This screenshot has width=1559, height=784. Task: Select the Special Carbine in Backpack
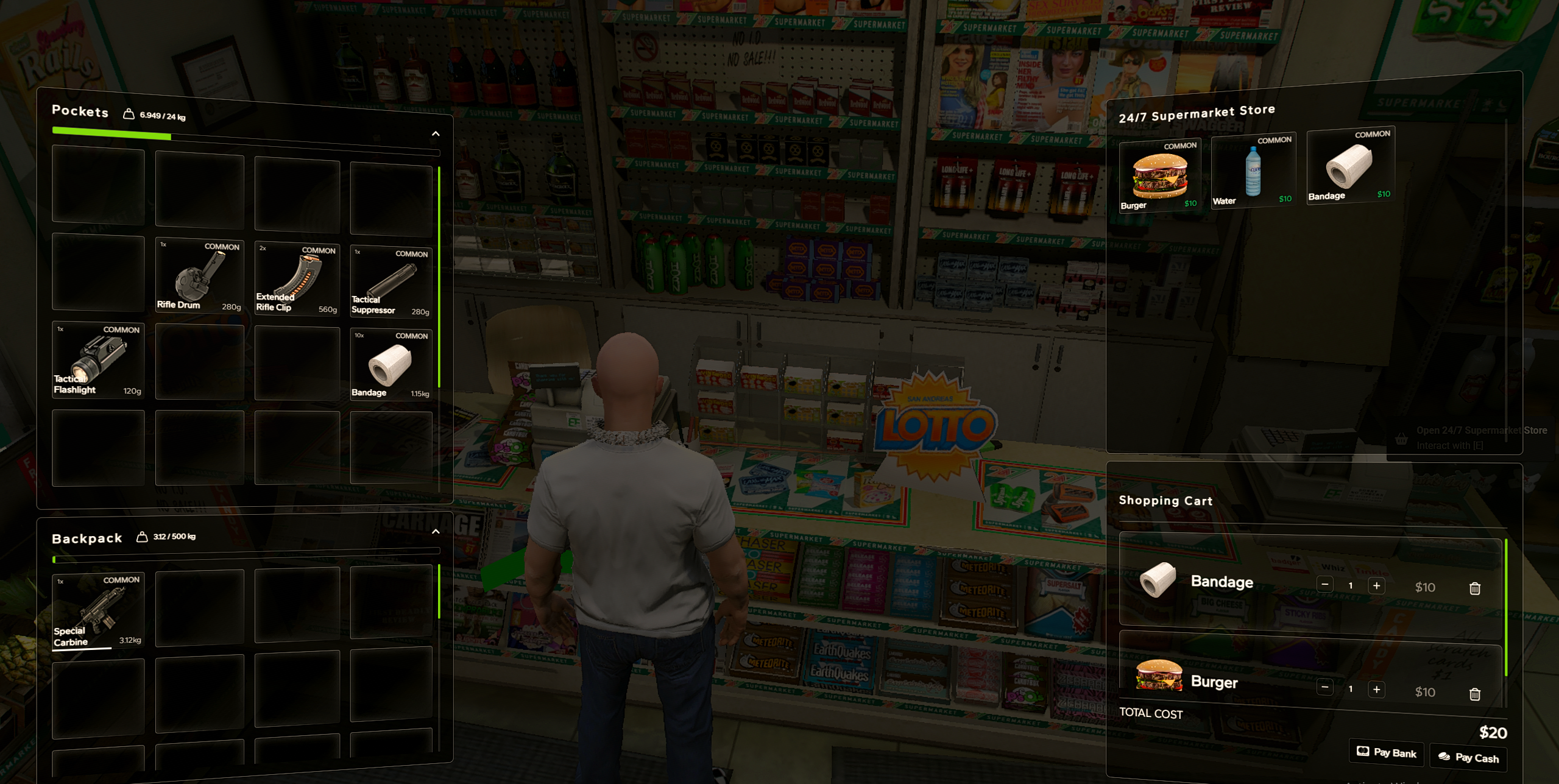(x=98, y=611)
